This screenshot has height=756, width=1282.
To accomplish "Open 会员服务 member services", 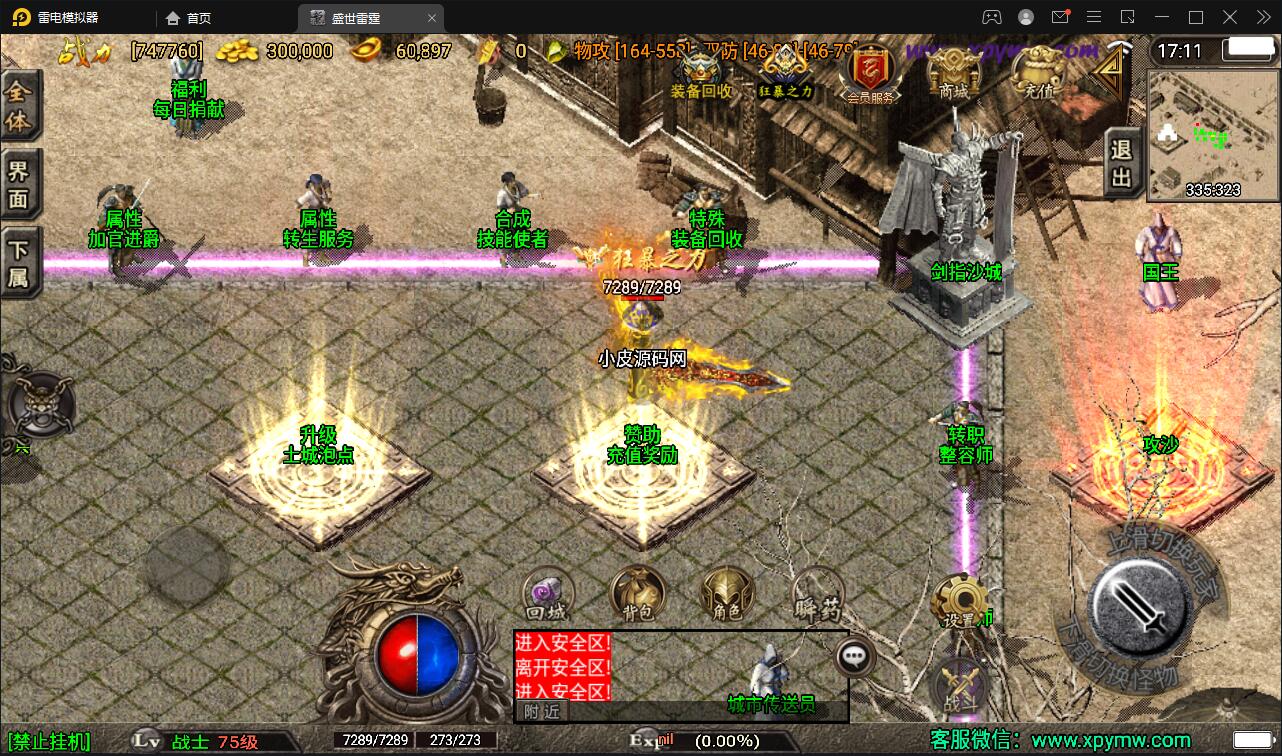I will click(870, 72).
